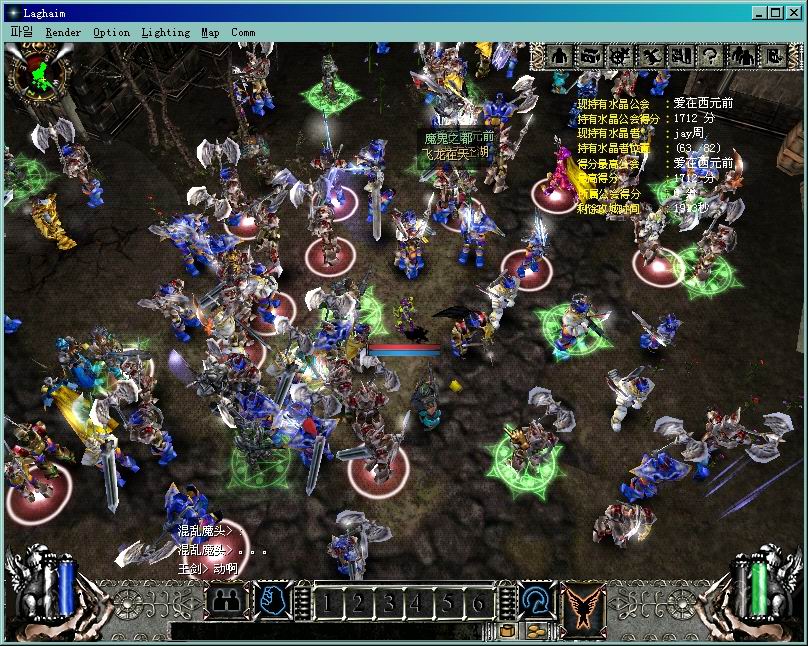This screenshot has height=646, width=808.
Task: Activate the blue fist skill icon
Action: click(x=273, y=601)
